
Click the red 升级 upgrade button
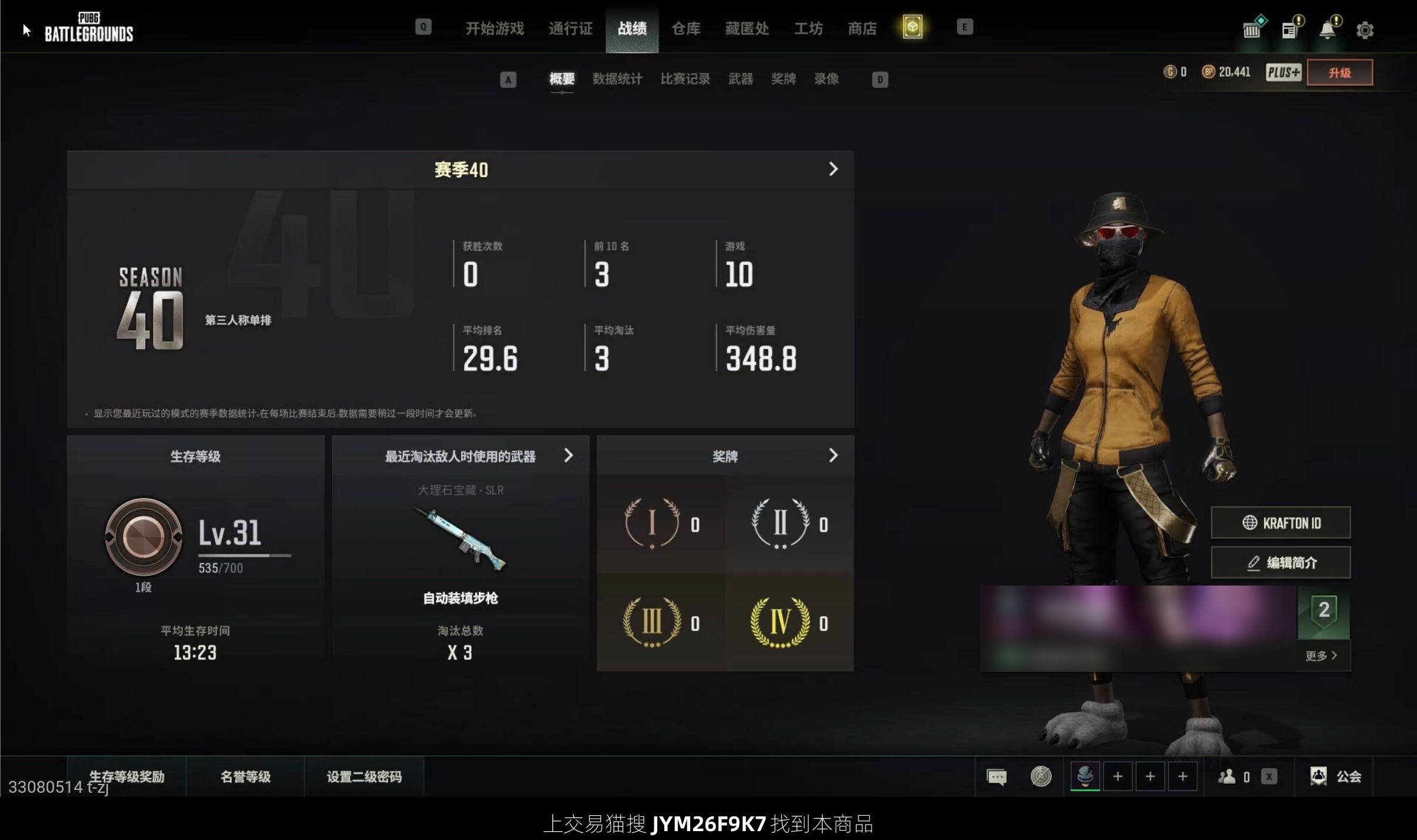click(x=1339, y=73)
